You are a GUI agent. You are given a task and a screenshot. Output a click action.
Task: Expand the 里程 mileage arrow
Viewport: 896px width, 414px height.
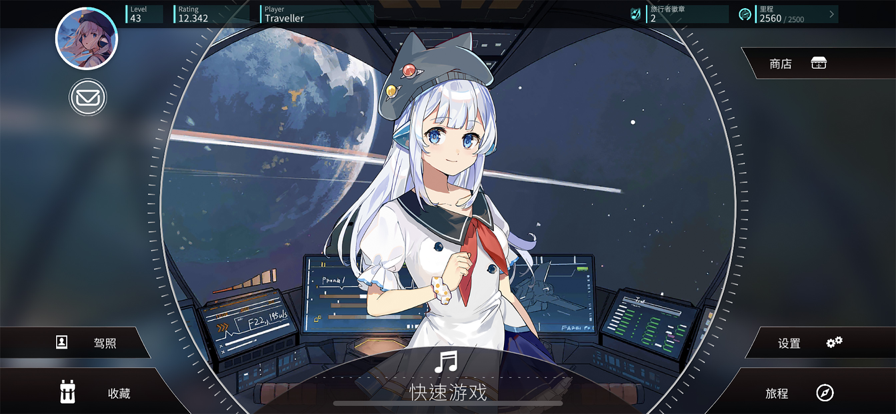pos(831,14)
